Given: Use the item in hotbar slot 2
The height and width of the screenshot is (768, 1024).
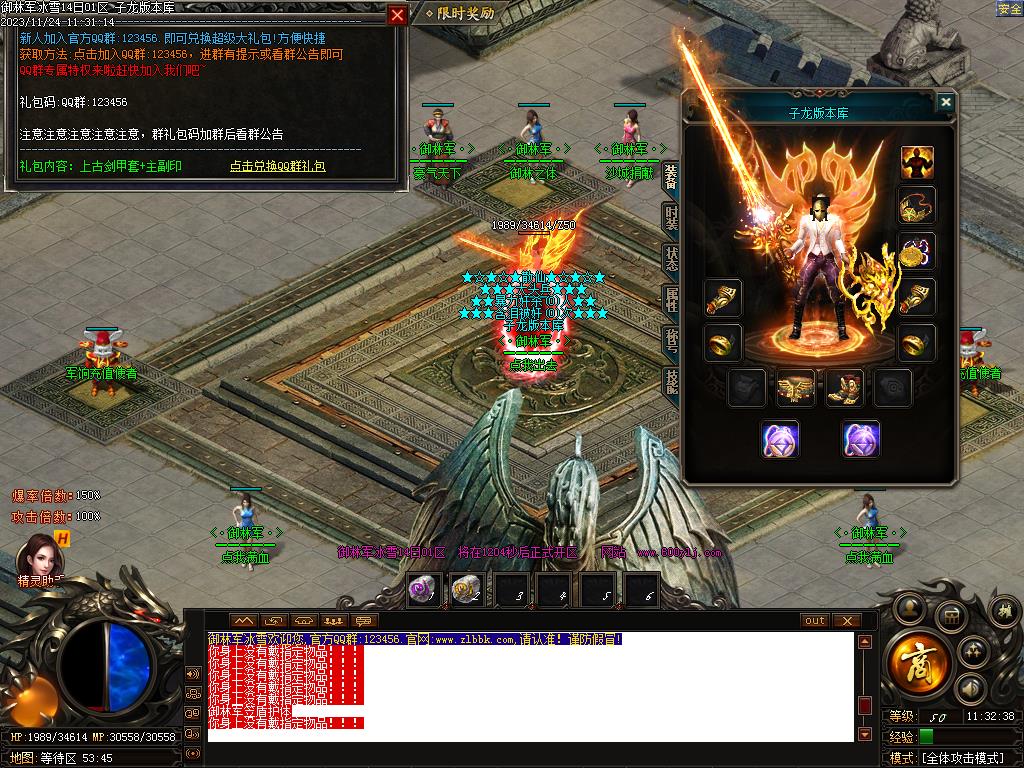Looking at the screenshot, I should click(x=467, y=590).
